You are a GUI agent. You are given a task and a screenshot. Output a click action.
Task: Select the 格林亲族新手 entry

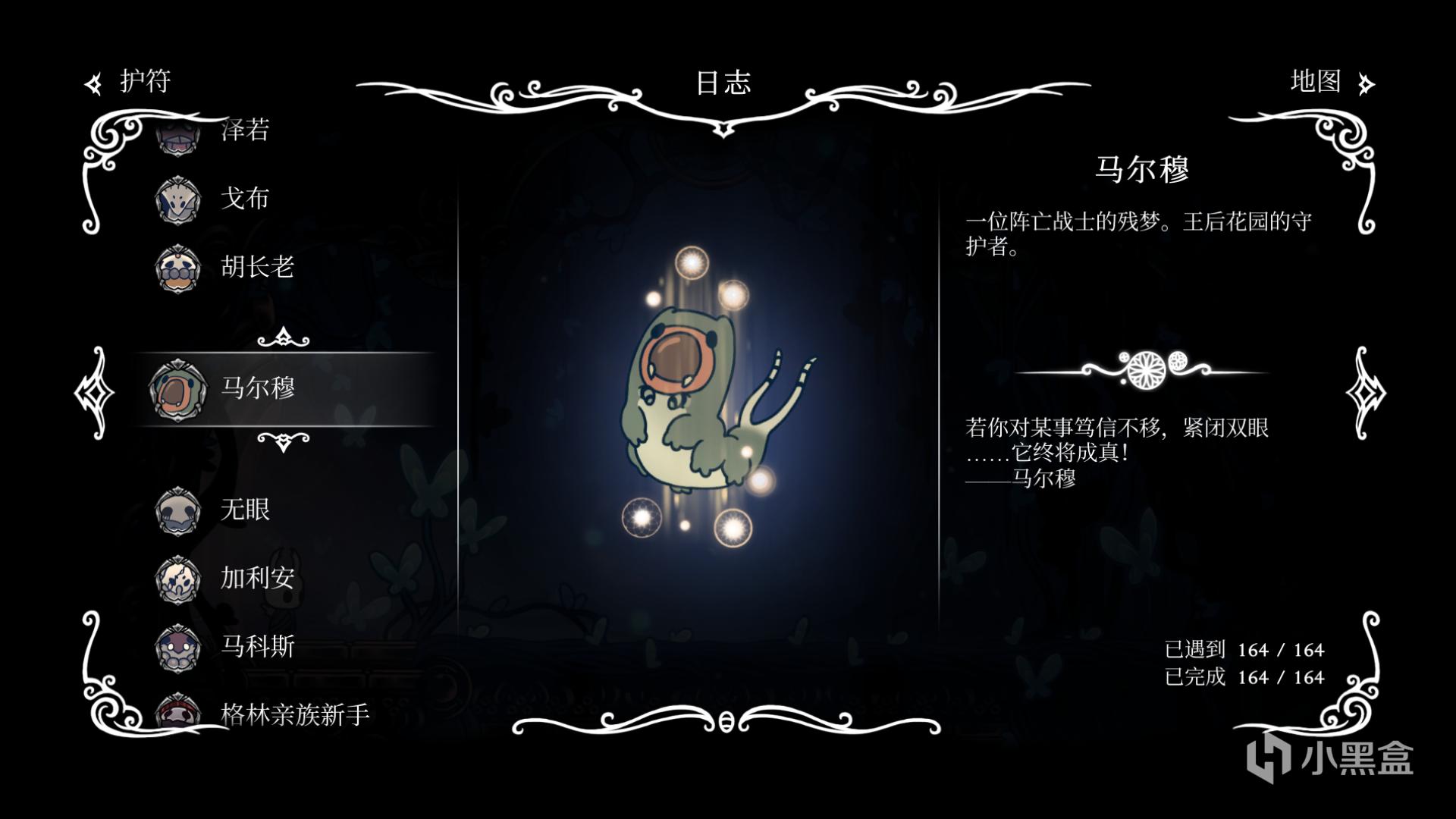pyautogui.click(x=294, y=714)
